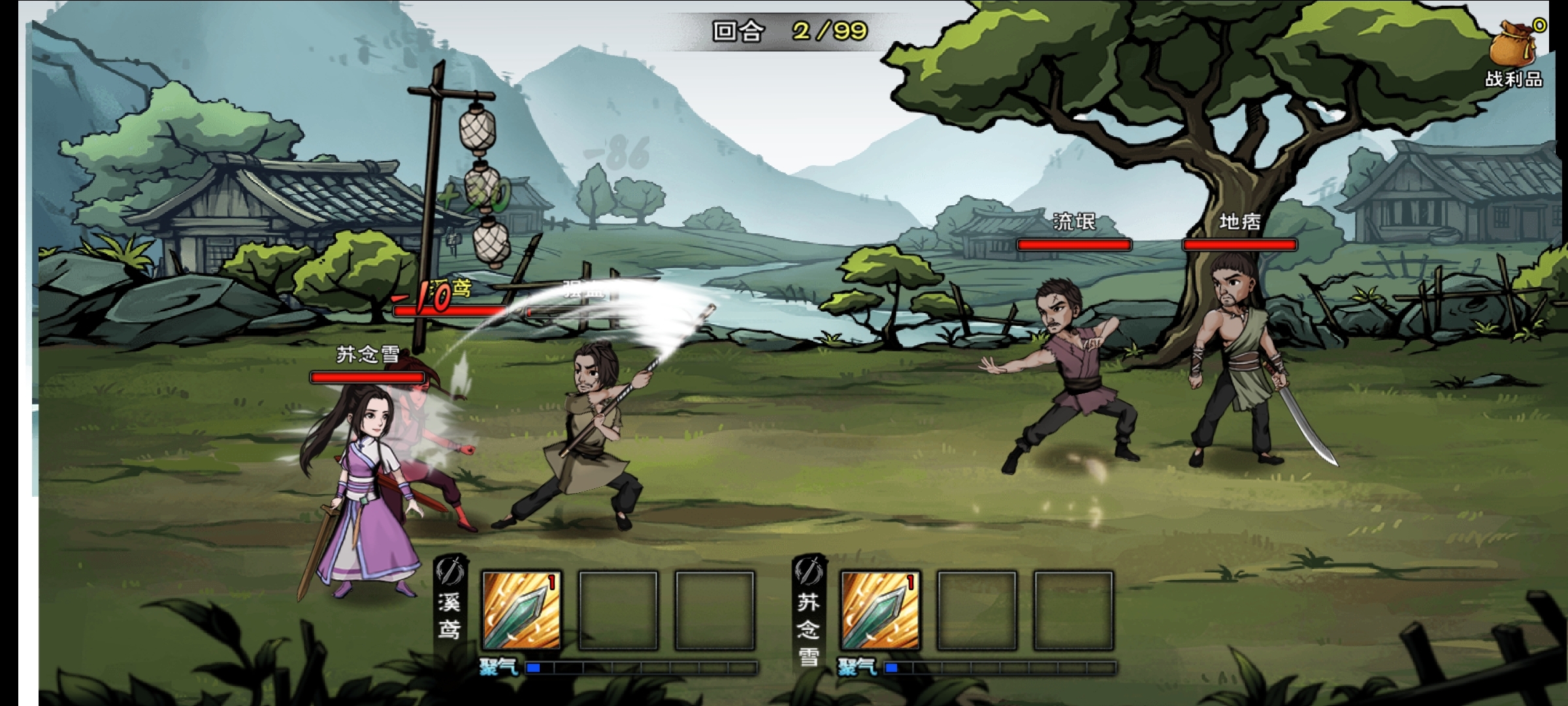Activate 溪鸢's jade blade skill

tap(521, 611)
